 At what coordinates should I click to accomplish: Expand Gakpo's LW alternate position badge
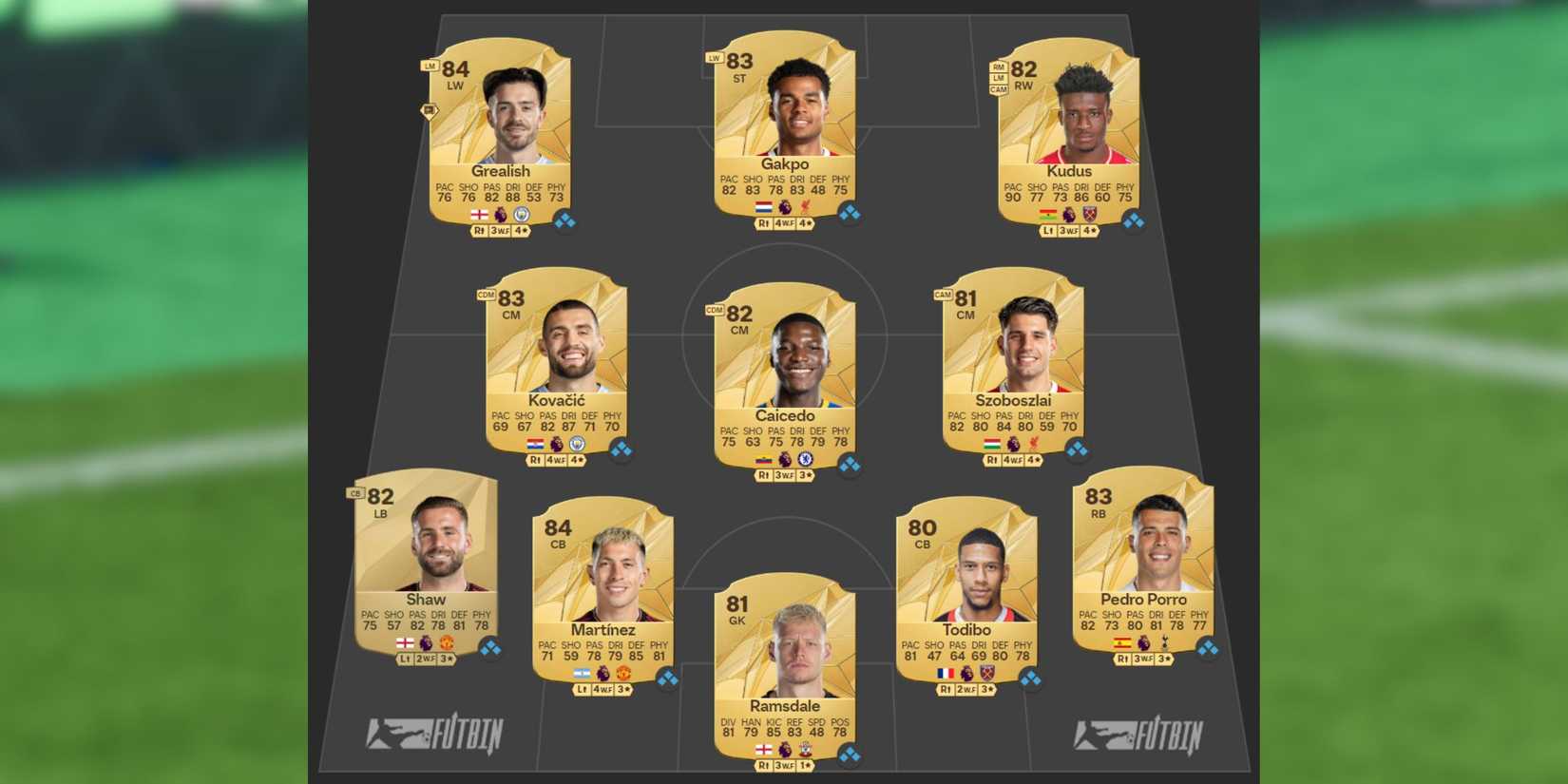click(x=714, y=59)
